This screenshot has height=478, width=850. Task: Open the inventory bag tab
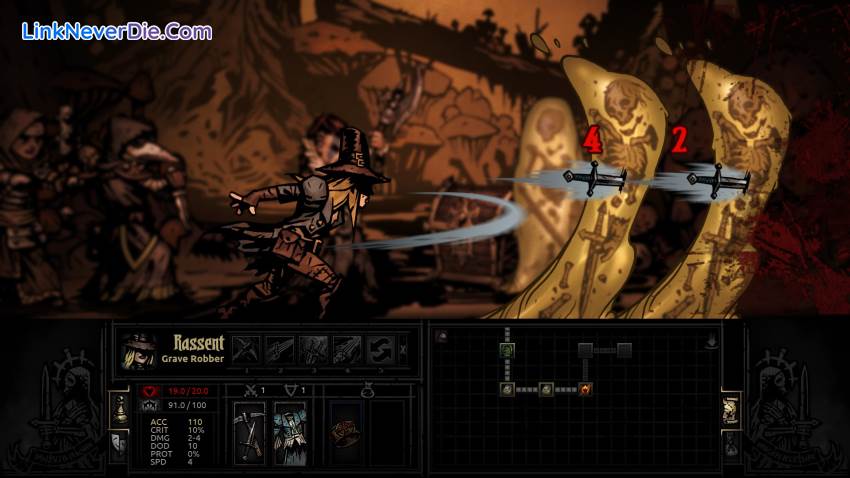coord(731,443)
